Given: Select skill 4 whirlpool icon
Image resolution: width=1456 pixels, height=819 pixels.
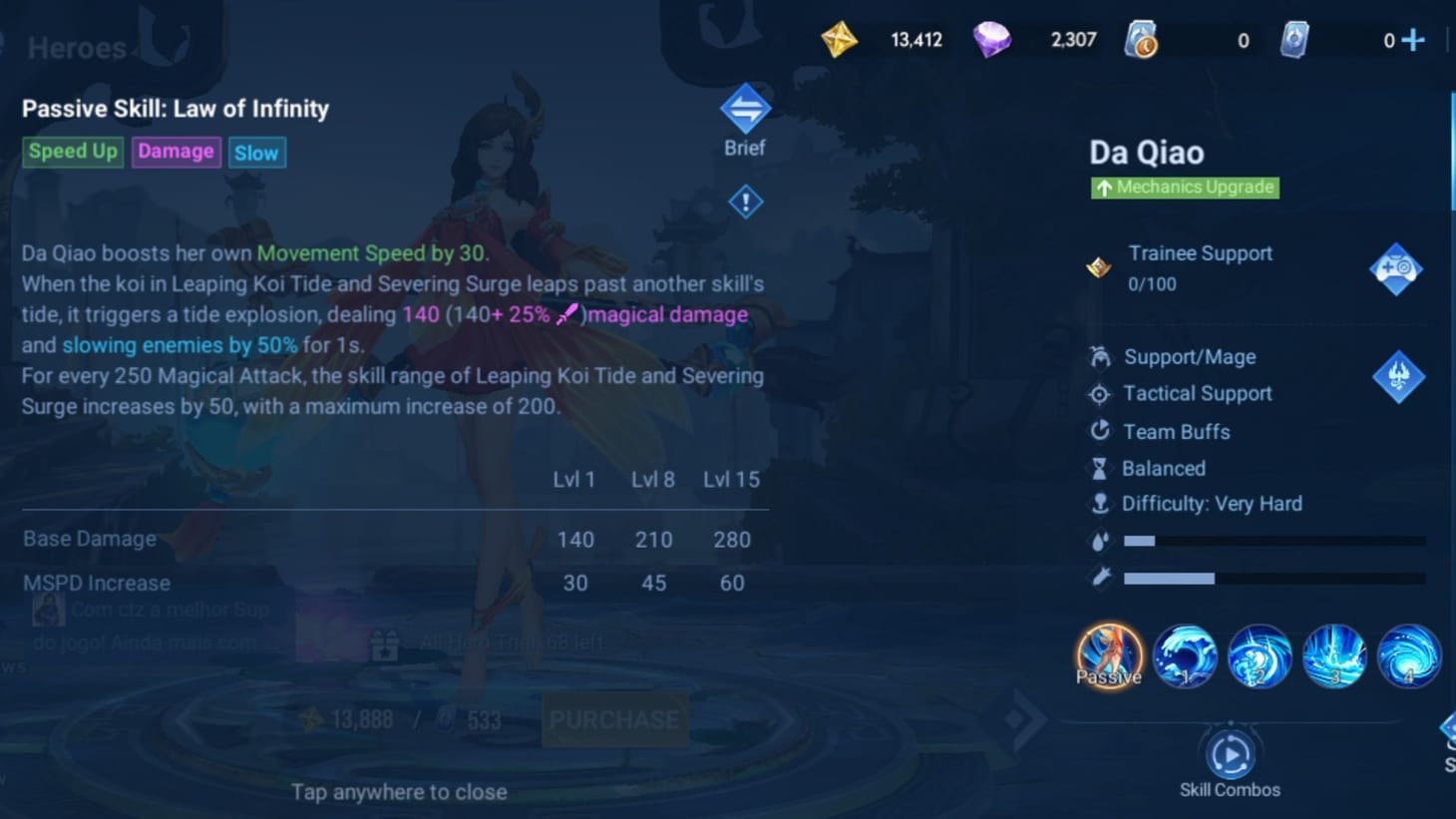Looking at the screenshot, I should point(1408,655).
